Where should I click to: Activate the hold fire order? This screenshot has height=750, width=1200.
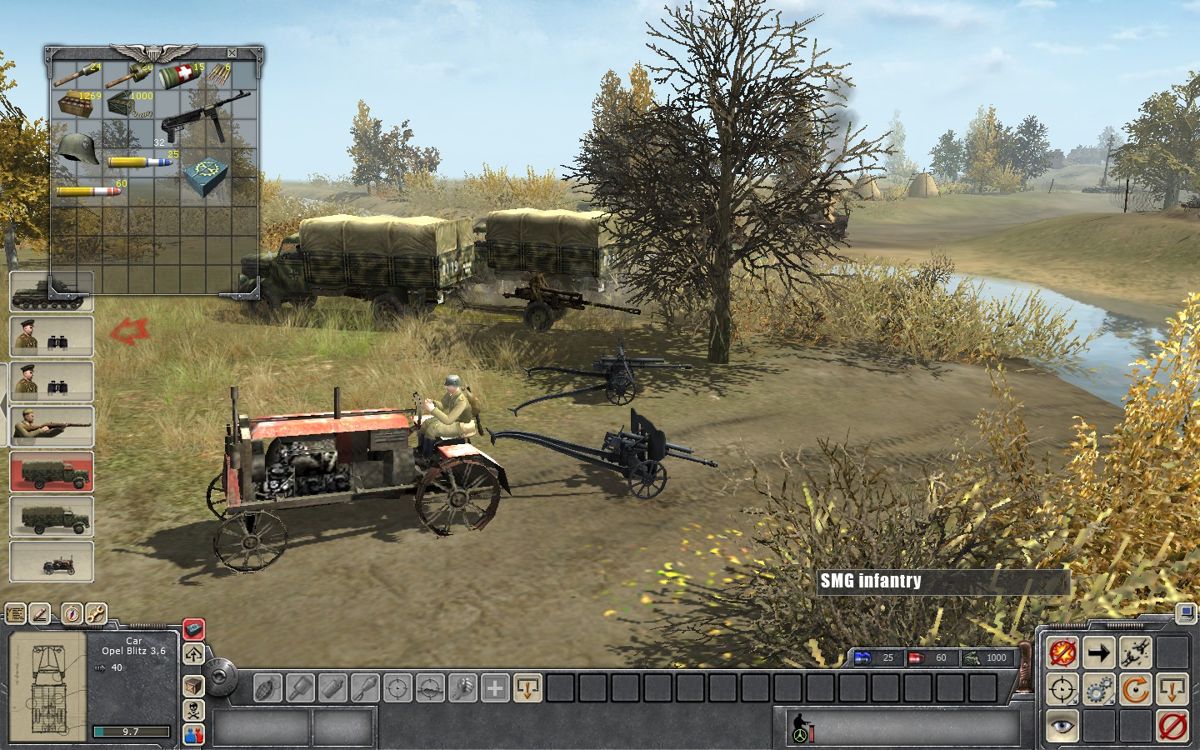(1062, 654)
